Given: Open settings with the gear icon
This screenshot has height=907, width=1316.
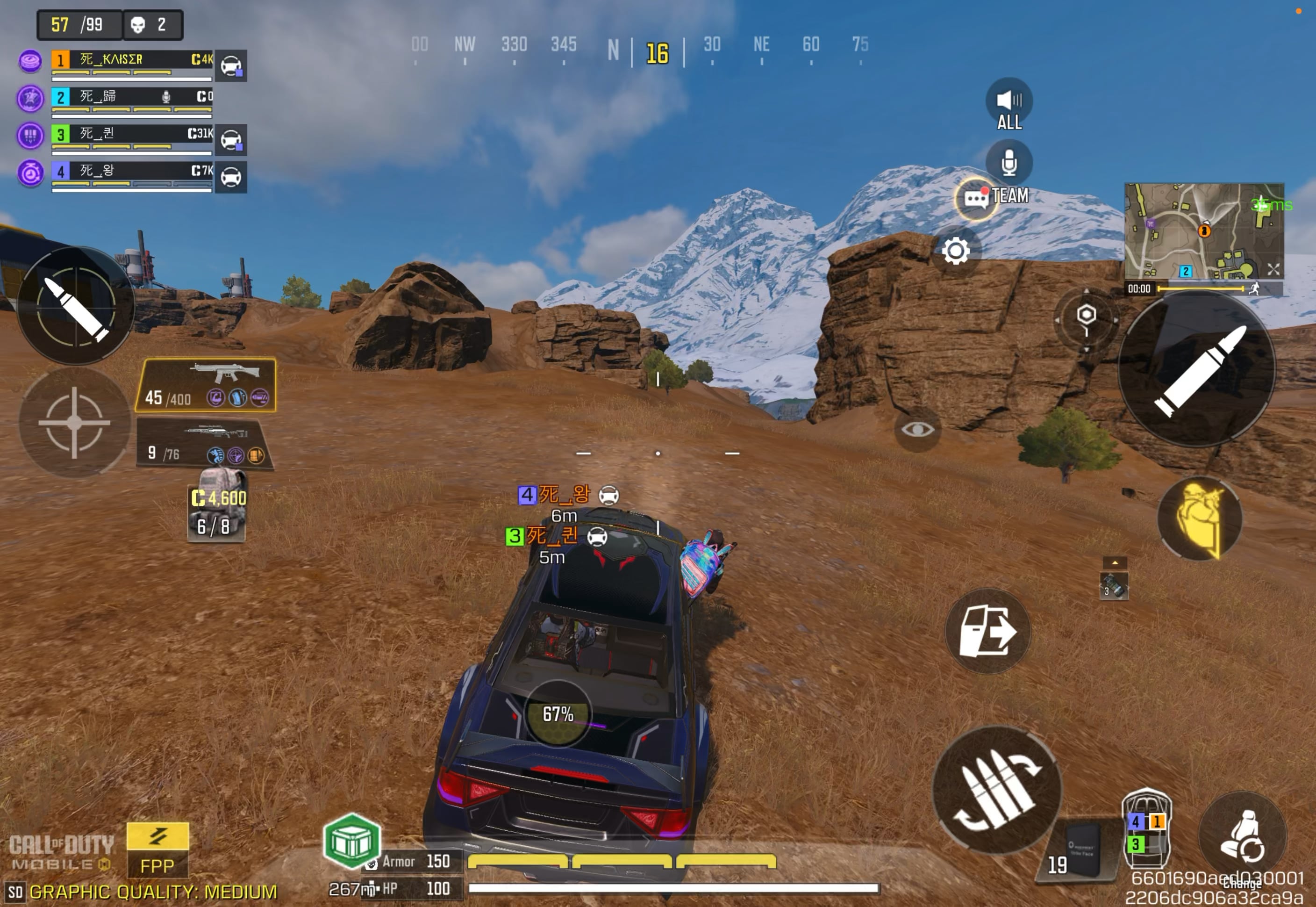Looking at the screenshot, I should click(955, 251).
